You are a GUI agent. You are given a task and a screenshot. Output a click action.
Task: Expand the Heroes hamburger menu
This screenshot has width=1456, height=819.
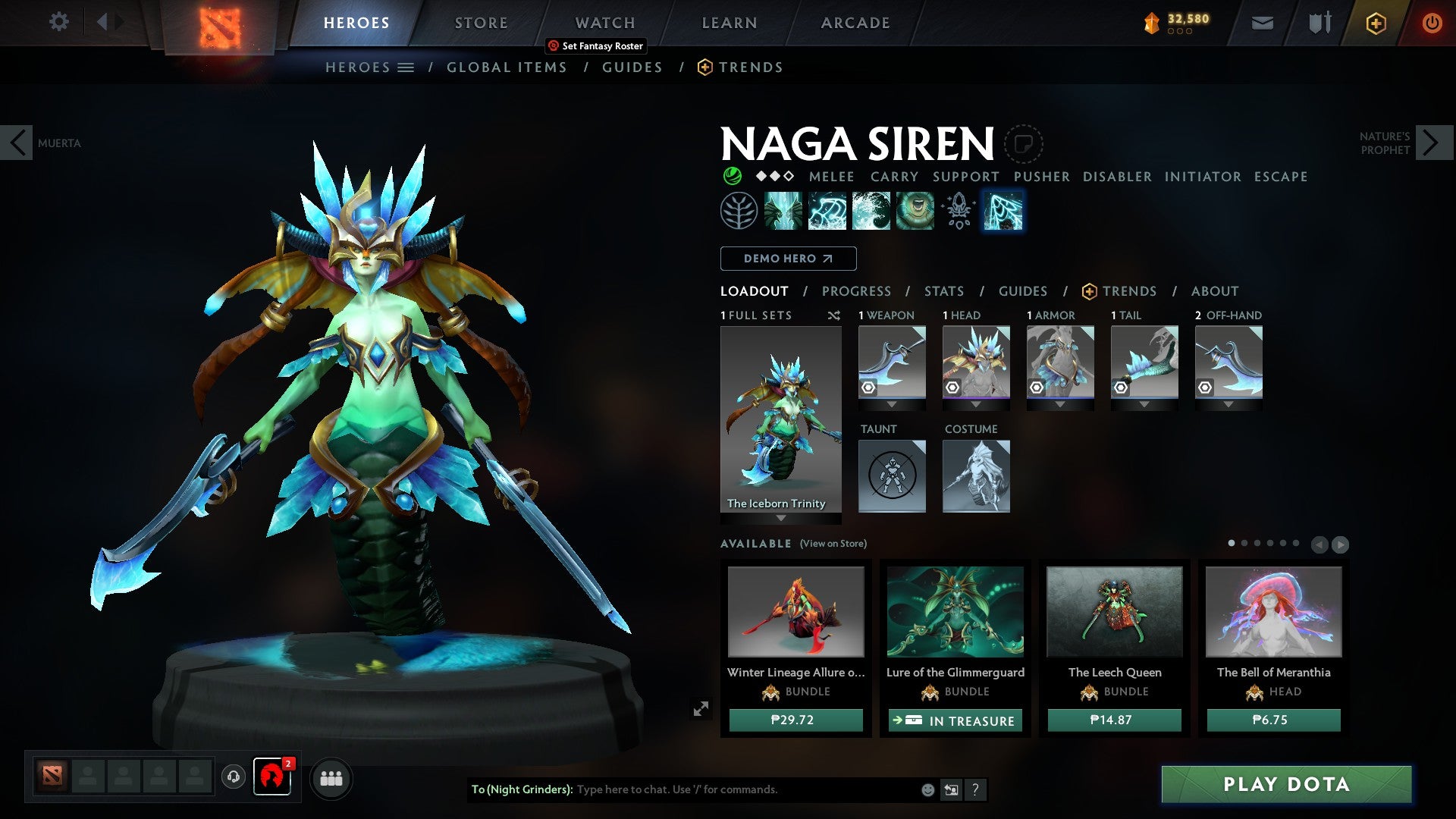[407, 67]
